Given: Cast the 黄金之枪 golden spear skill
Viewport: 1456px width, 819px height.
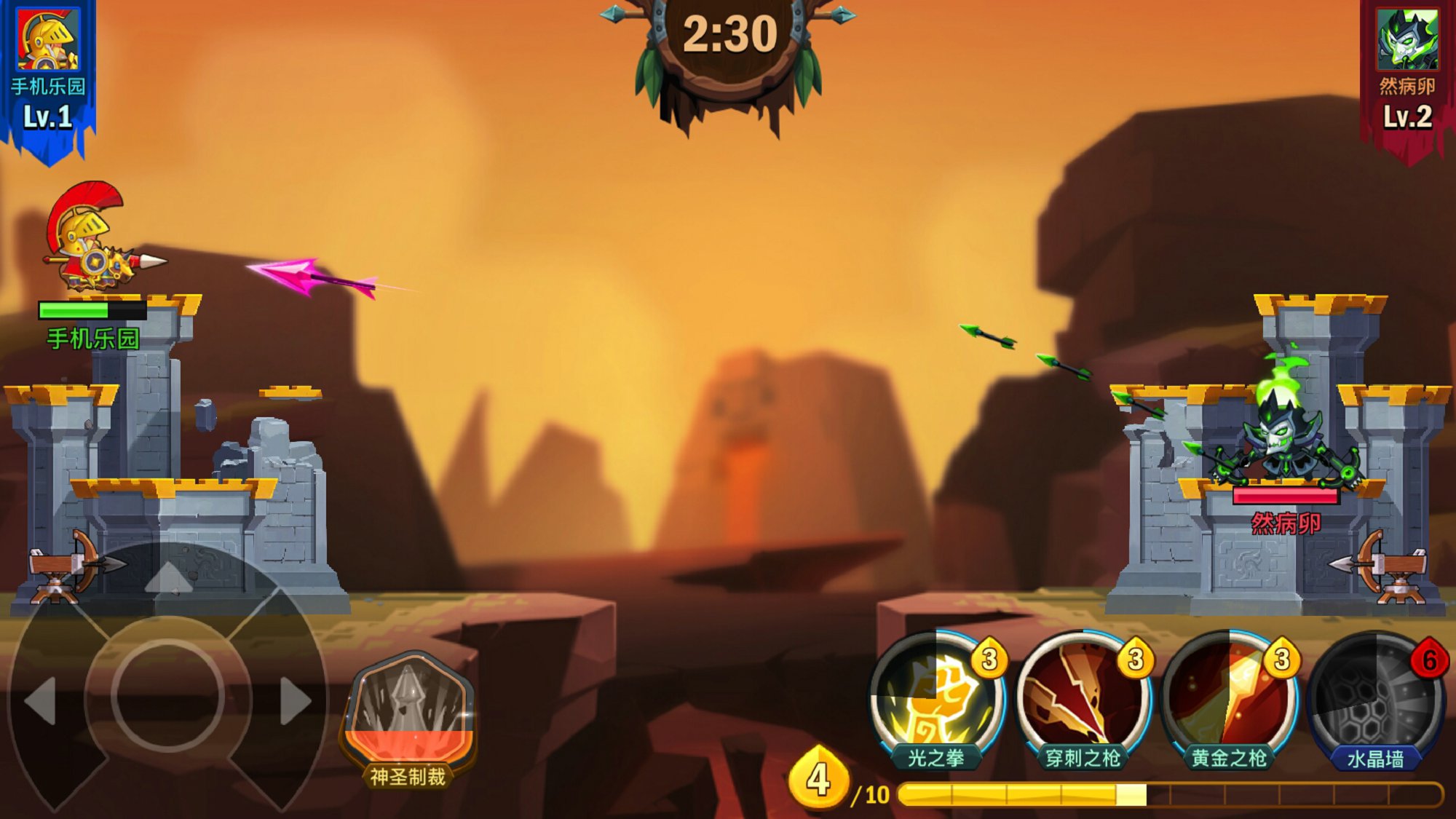Looking at the screenshot, I should (1230, 697).
